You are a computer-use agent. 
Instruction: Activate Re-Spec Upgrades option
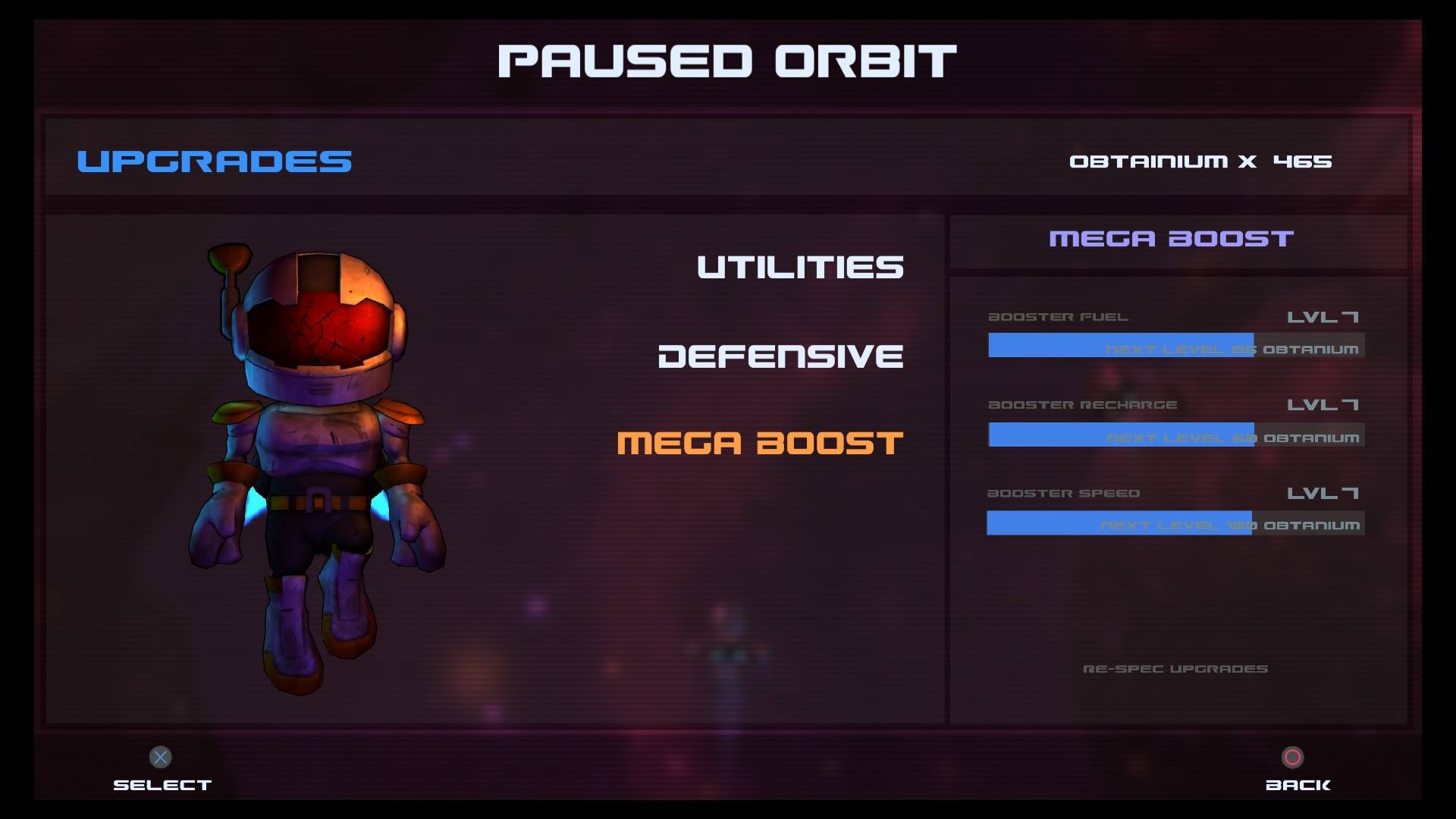[1175, 669]
